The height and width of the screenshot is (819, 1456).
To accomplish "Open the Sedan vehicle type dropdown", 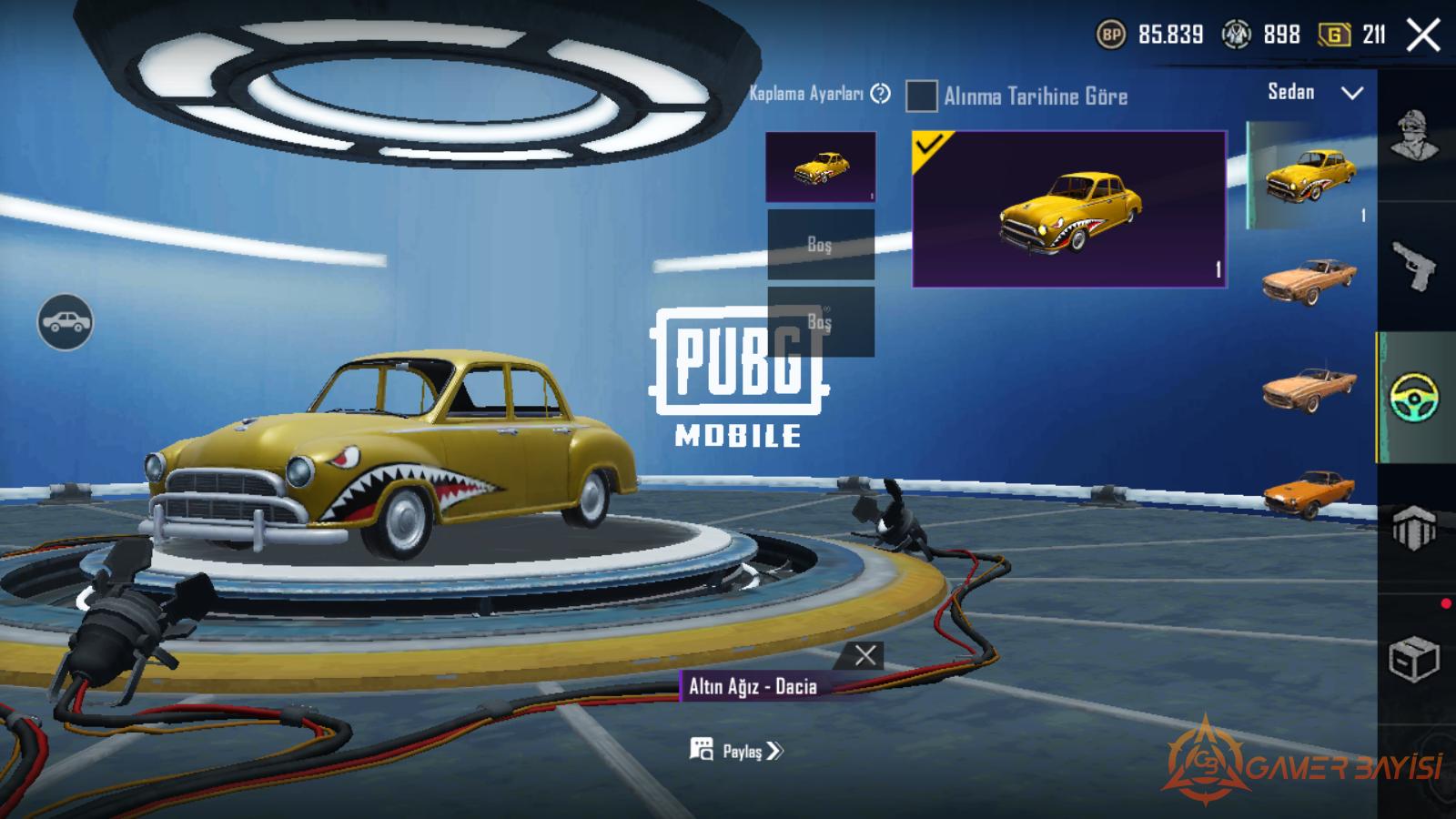I will [1315, 93].
